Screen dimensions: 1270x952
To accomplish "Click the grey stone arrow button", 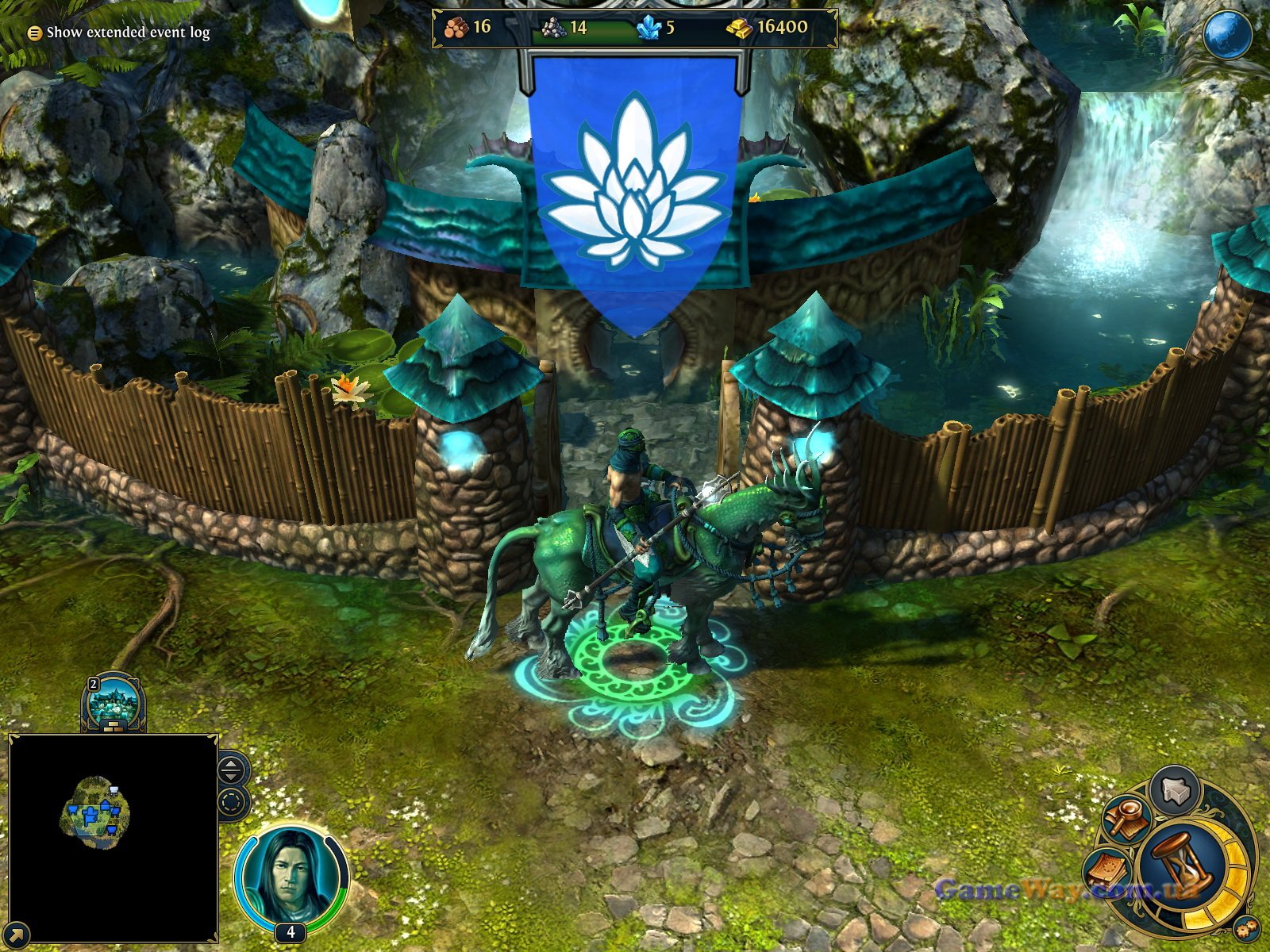I will pyautogui.click(x=1176, y=791).
